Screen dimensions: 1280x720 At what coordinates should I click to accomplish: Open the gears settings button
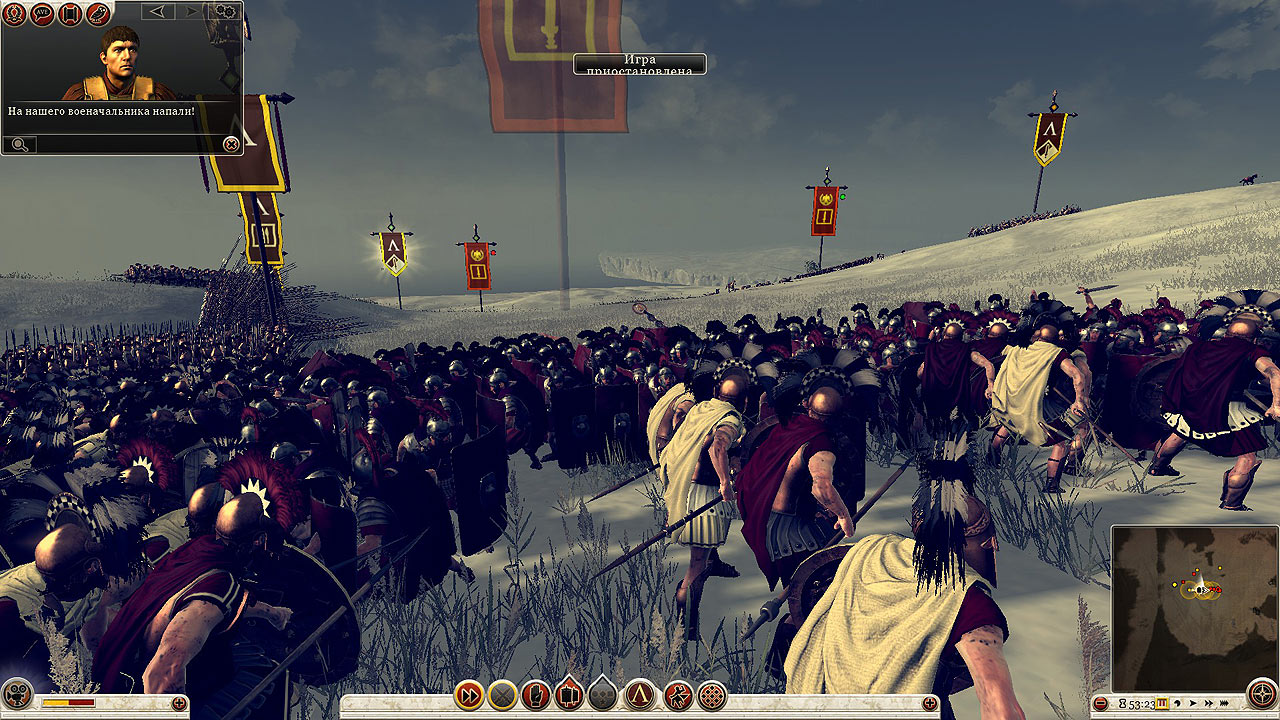point(226,12)
